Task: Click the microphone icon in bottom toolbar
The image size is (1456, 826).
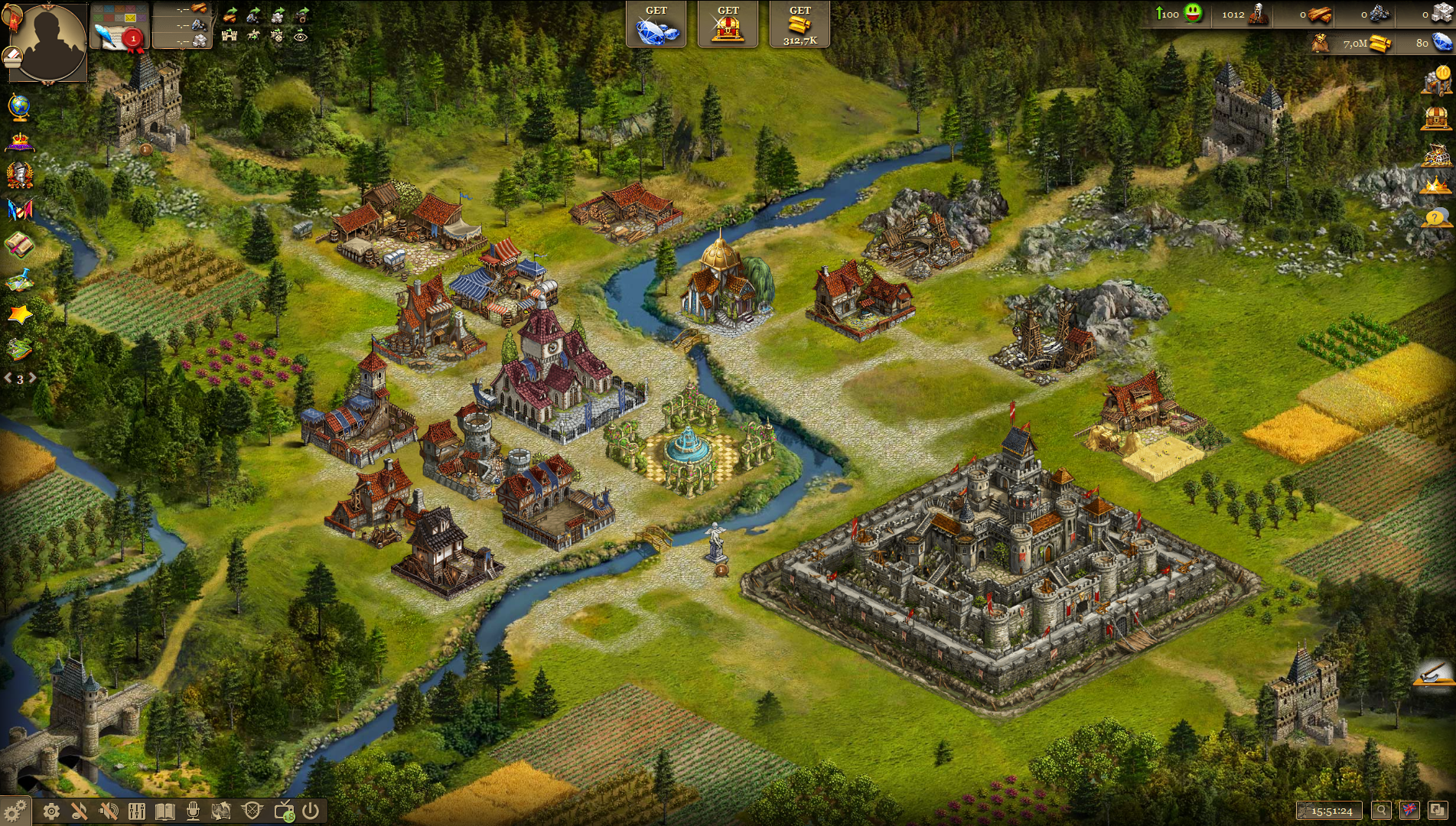Action: [x=193, y=811]
